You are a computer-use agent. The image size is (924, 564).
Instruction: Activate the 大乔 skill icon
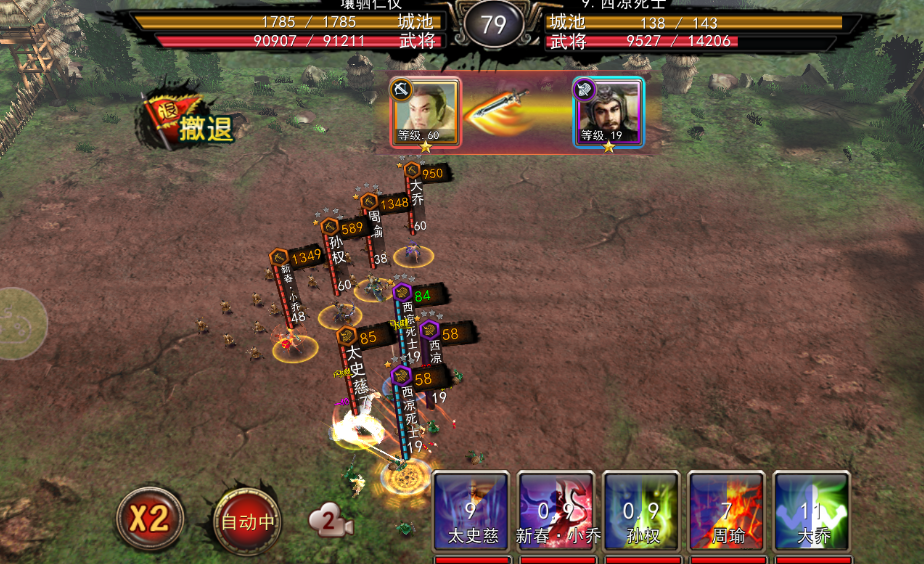pos(811,511)
